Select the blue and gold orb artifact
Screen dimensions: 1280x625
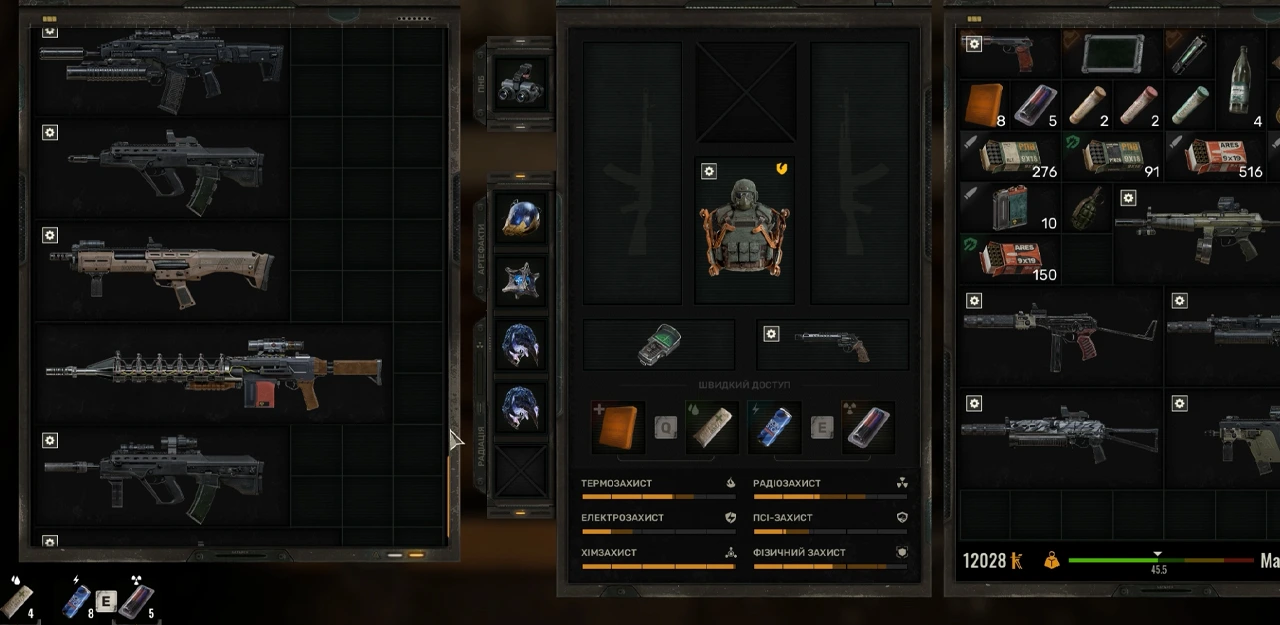point(521,218)
